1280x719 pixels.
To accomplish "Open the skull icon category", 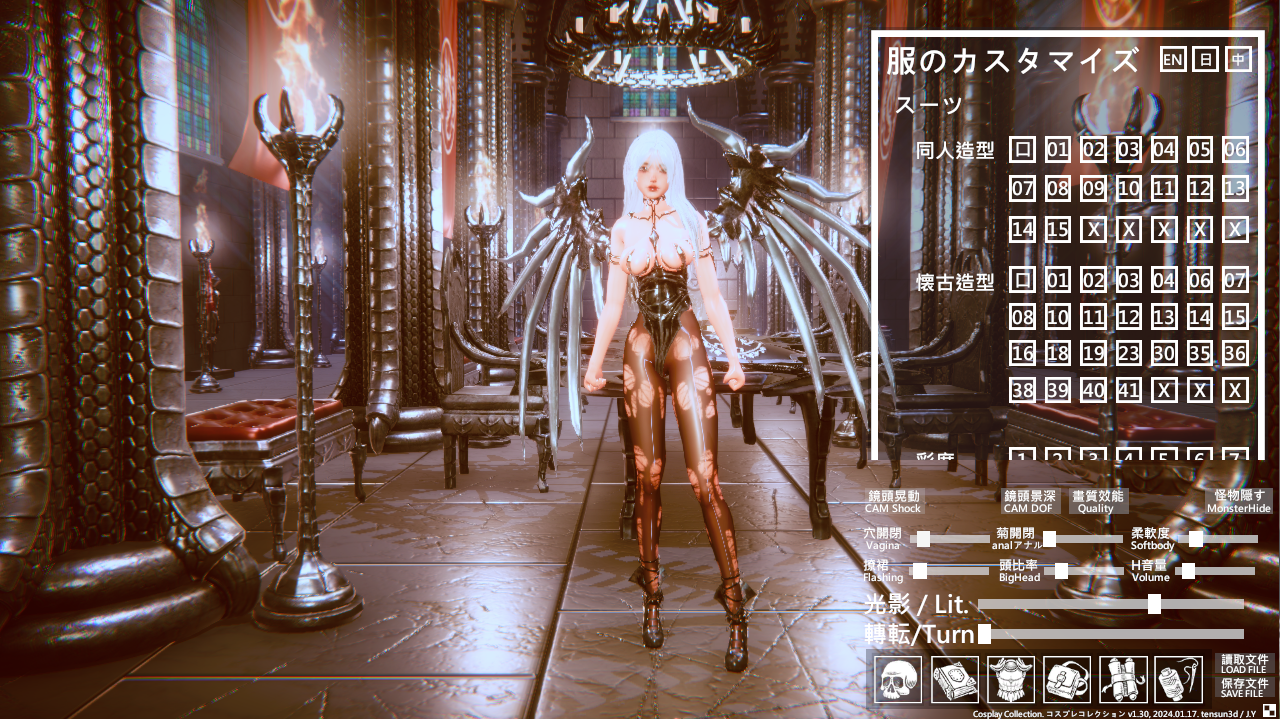I will 898,680.
